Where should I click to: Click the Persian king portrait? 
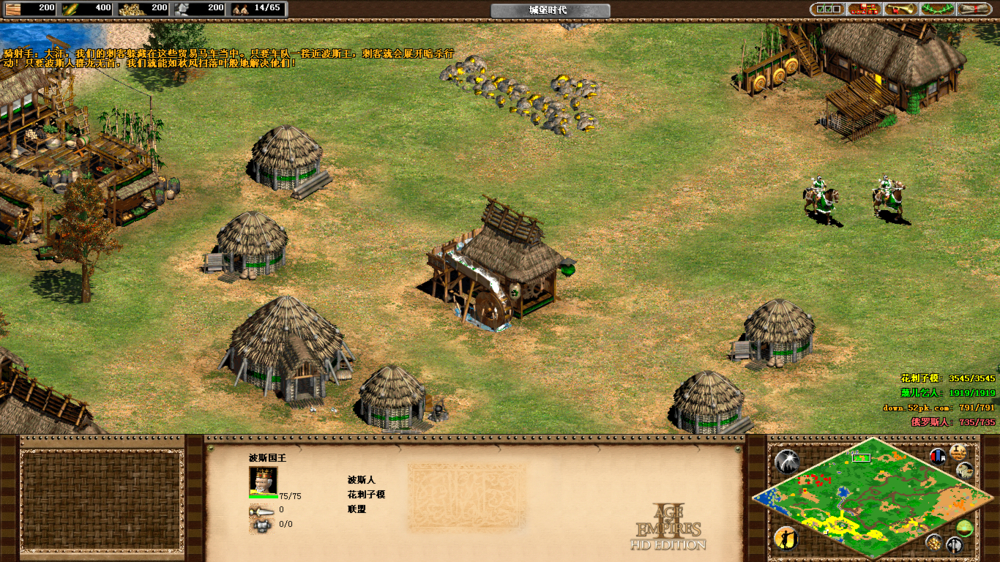[x=262, y=480]
